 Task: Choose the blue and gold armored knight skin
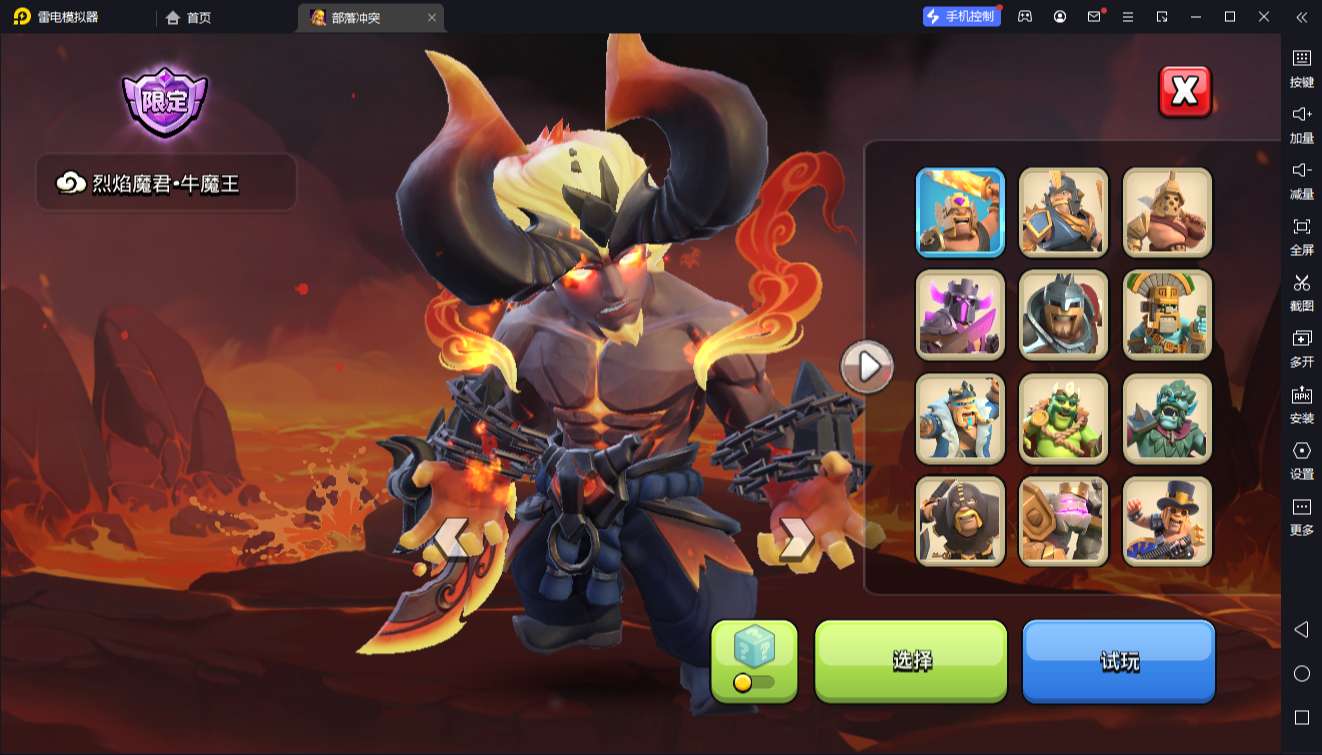tap(1063, 212)
